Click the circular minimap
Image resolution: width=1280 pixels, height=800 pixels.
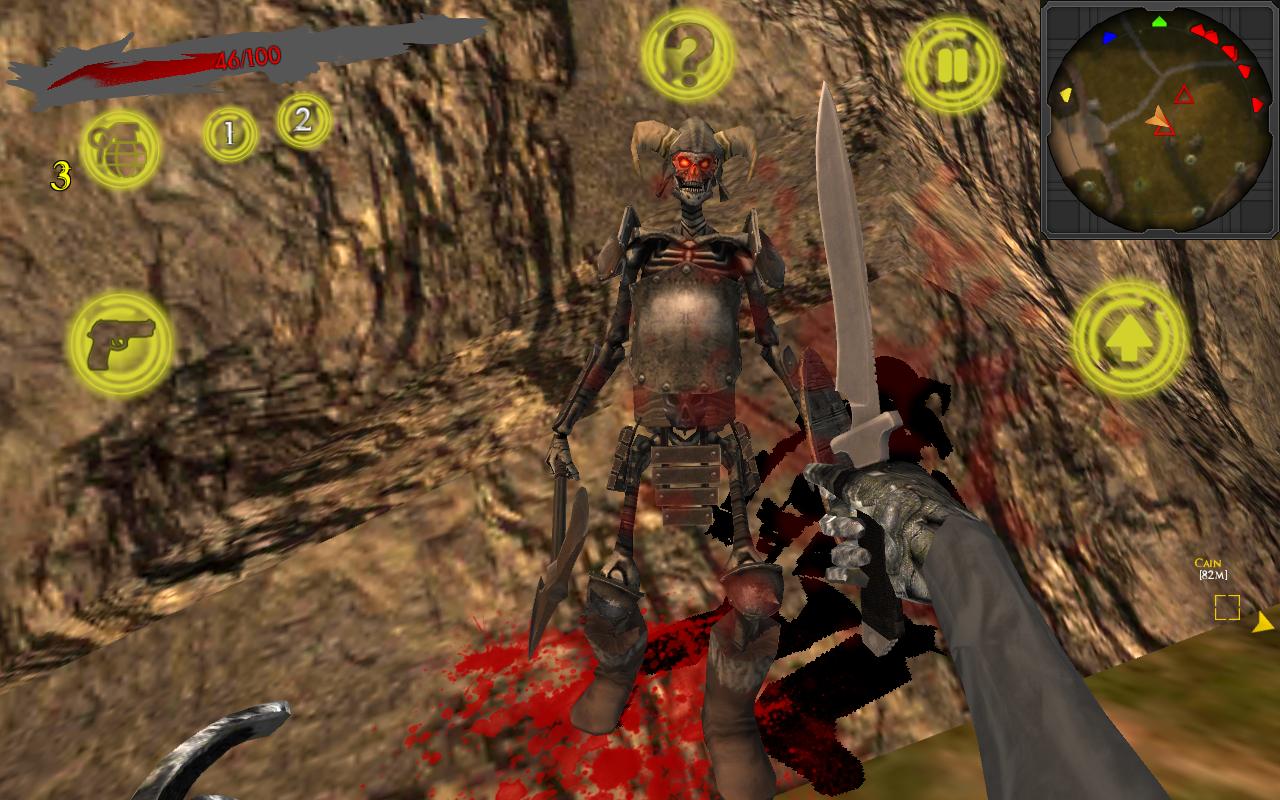click(1158, 119)
